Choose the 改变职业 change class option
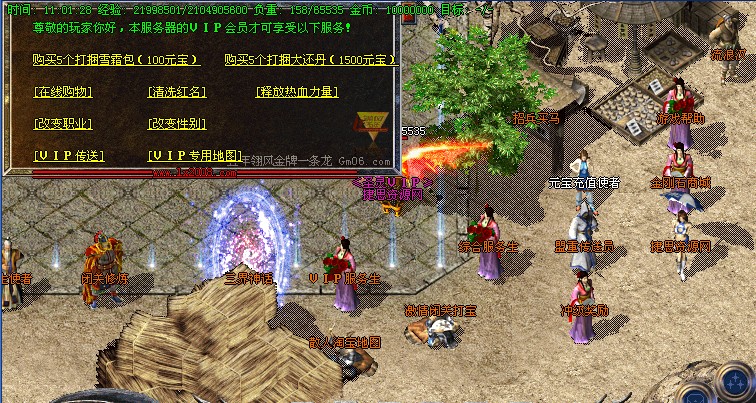This screenshot has height=403, width=756. [x=62, y=124]
